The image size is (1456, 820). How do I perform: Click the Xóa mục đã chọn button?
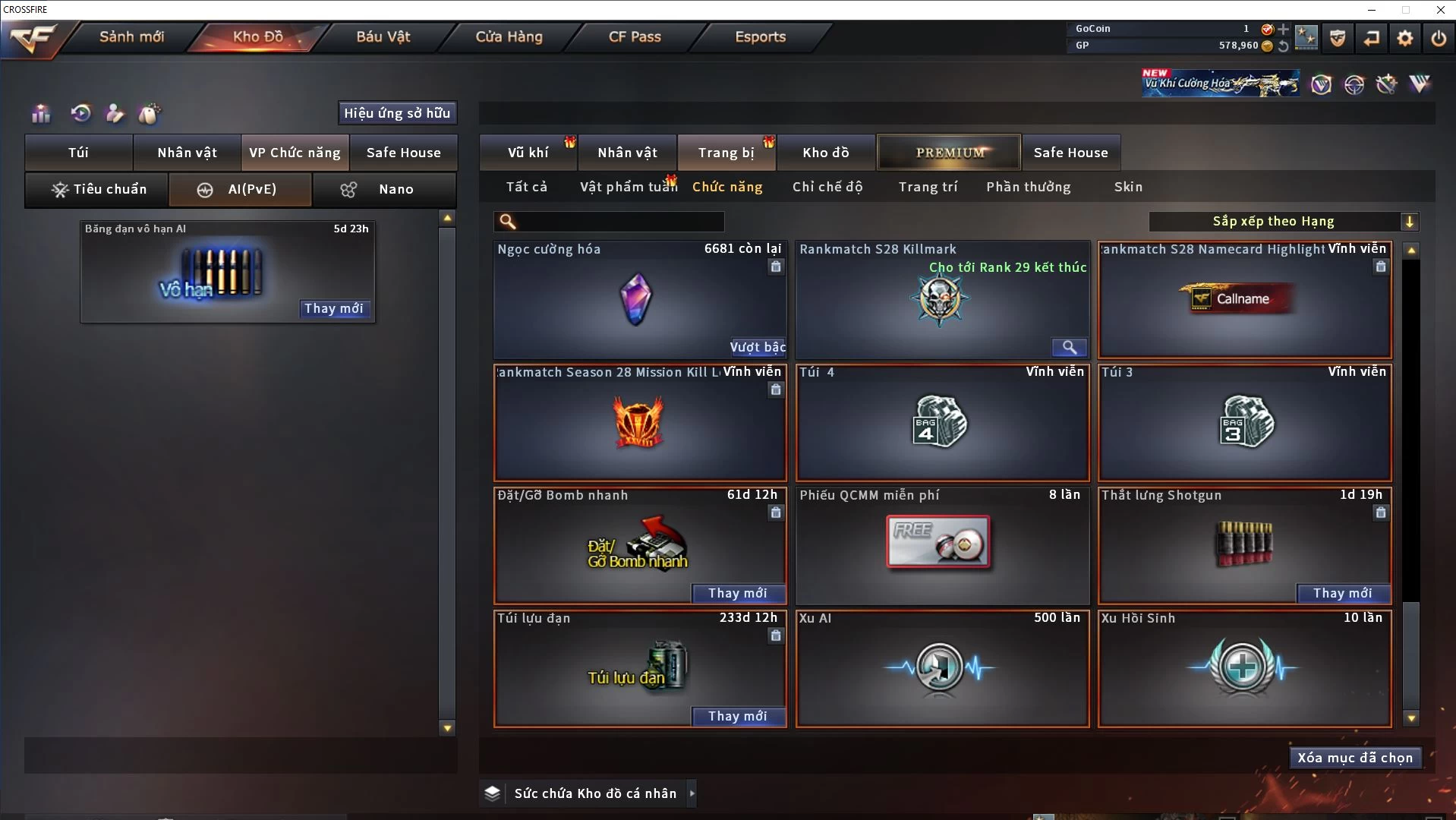1354,758
